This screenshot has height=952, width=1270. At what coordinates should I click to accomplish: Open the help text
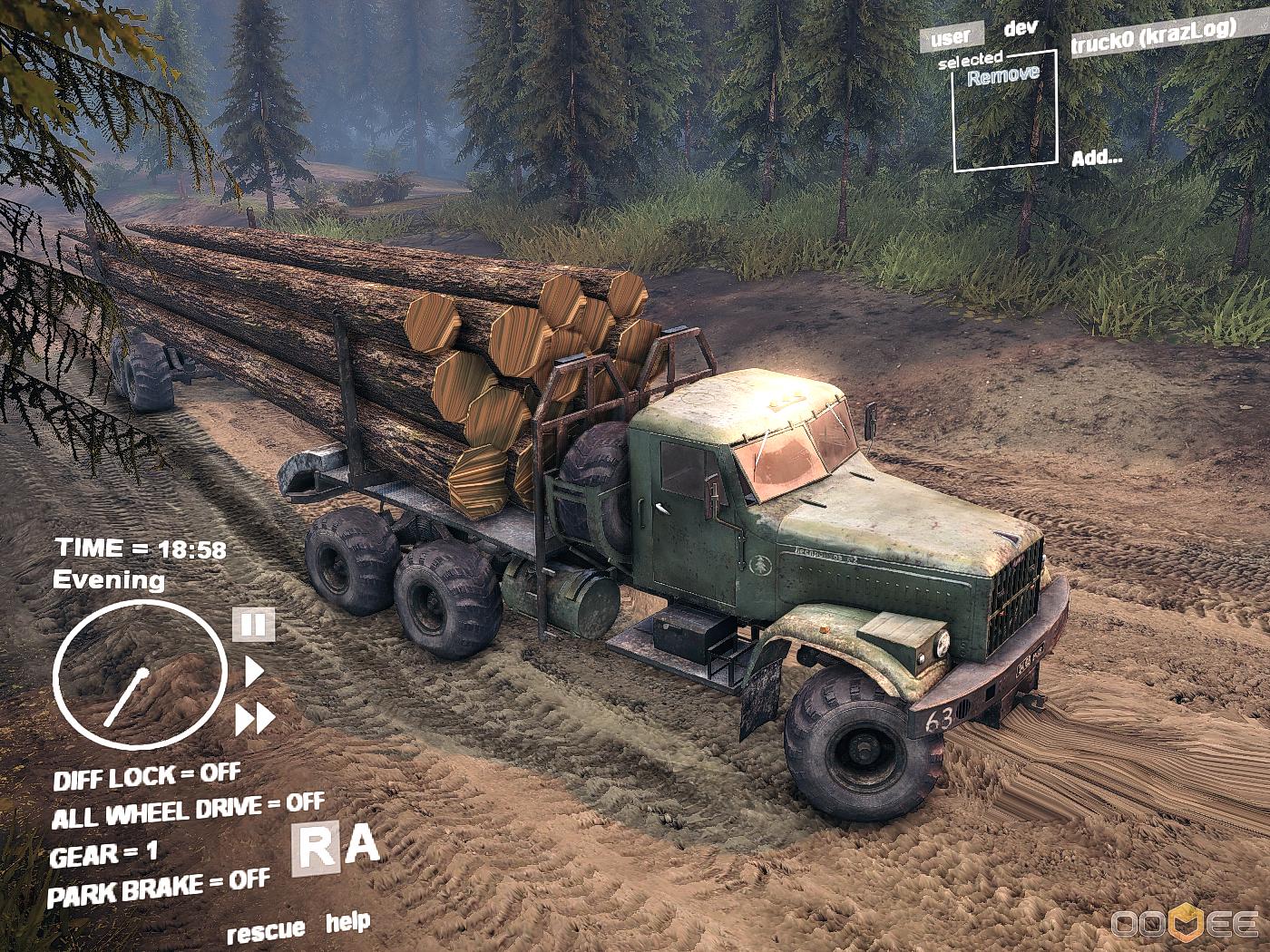tap(348, 923)
